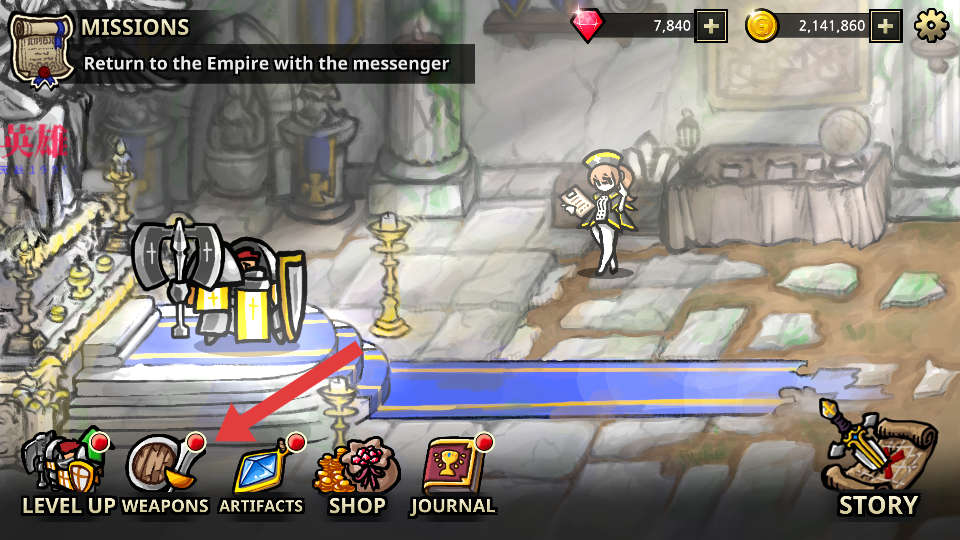Start the Story mode

pos(877,462)
